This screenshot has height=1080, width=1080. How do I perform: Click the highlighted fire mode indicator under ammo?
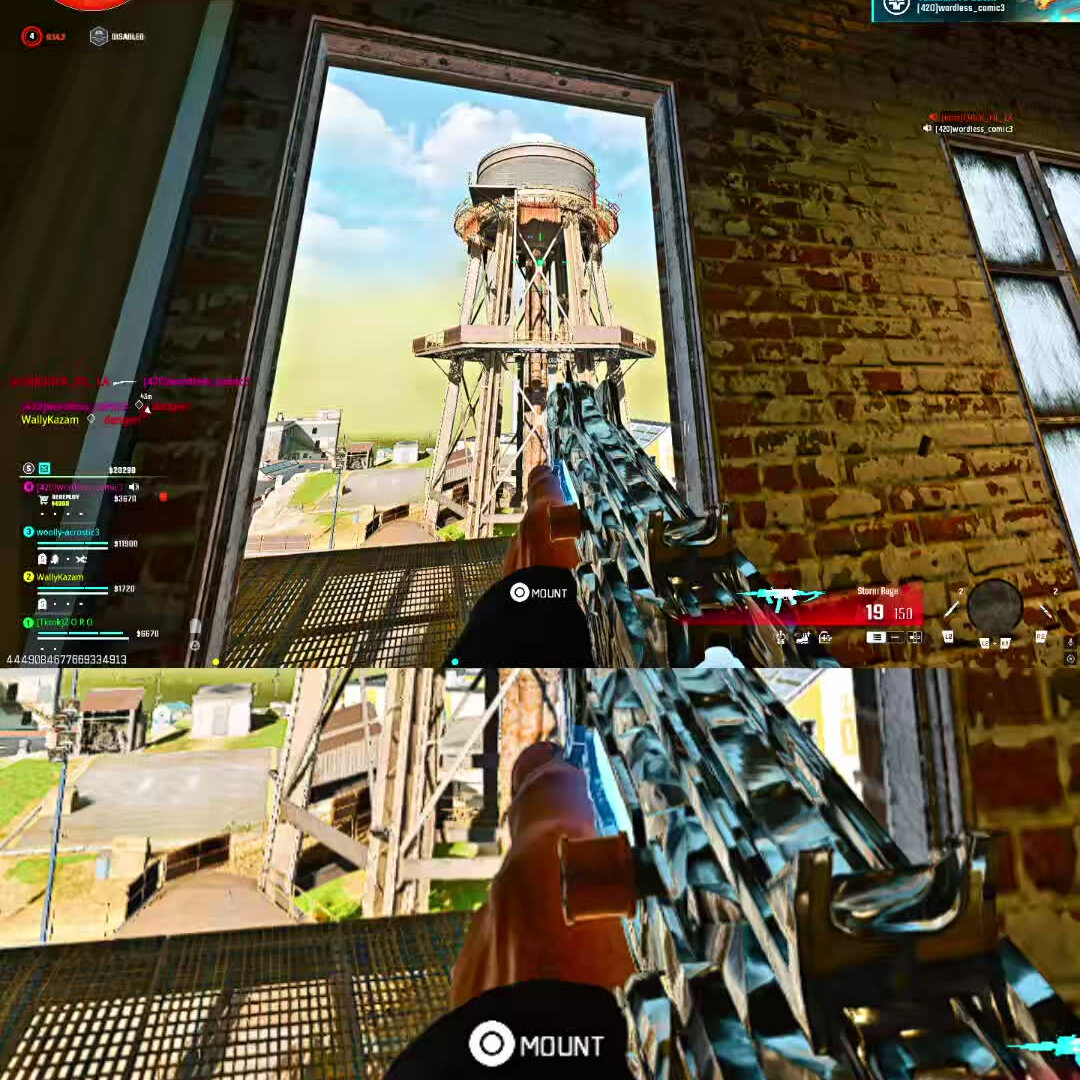(875, 637)
